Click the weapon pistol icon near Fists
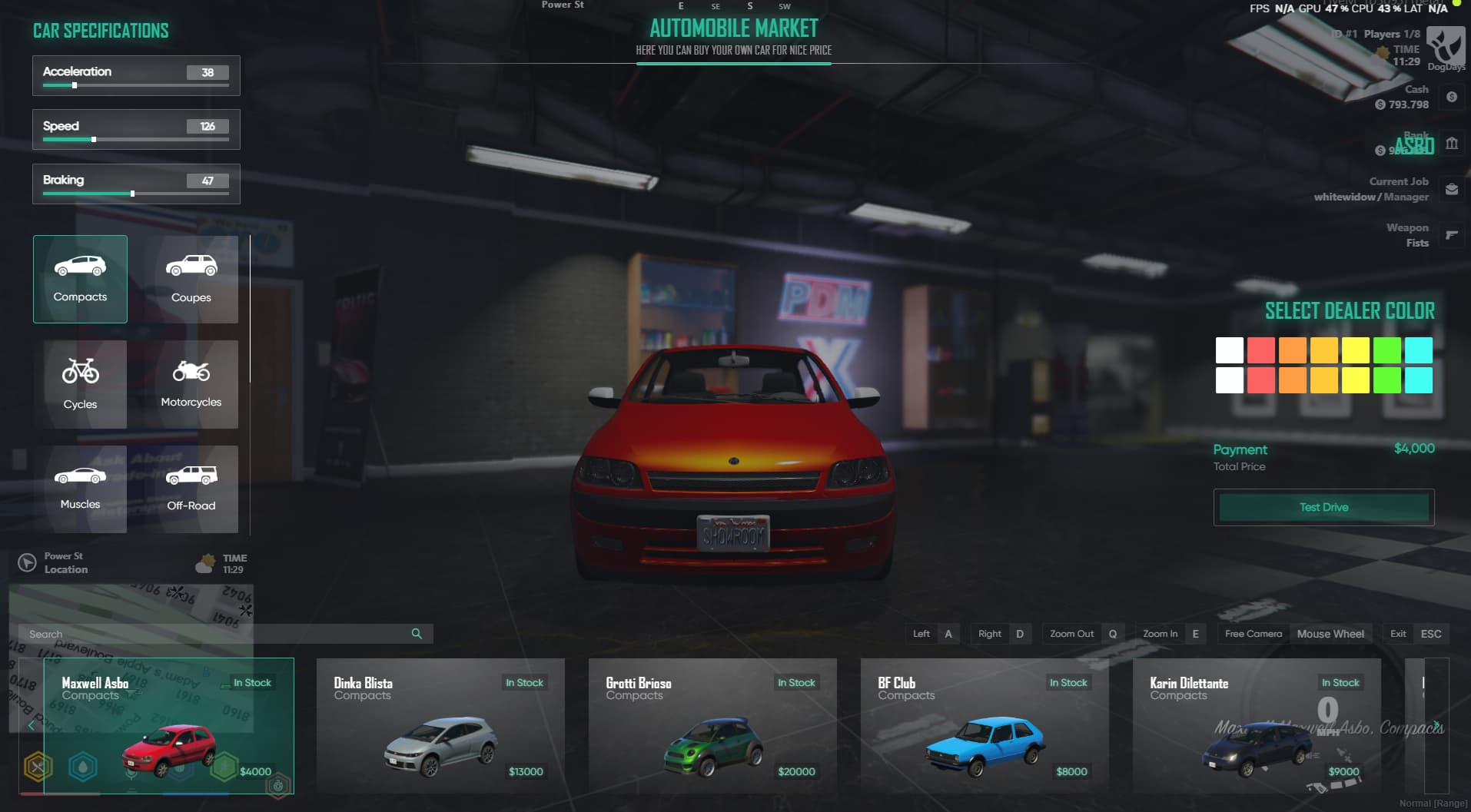Viewport: 1471px width, 812px height. point(1452,234)
